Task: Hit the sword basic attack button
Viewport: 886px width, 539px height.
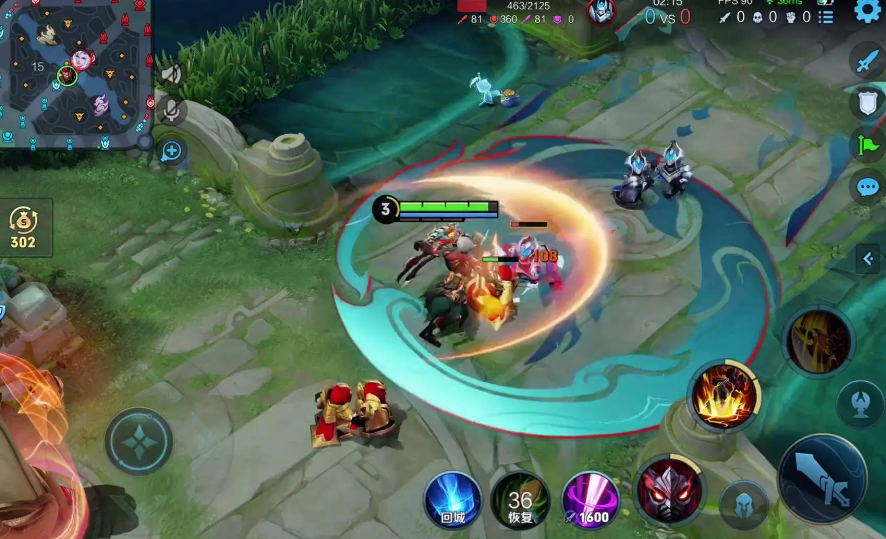Action: coord(821,478)
